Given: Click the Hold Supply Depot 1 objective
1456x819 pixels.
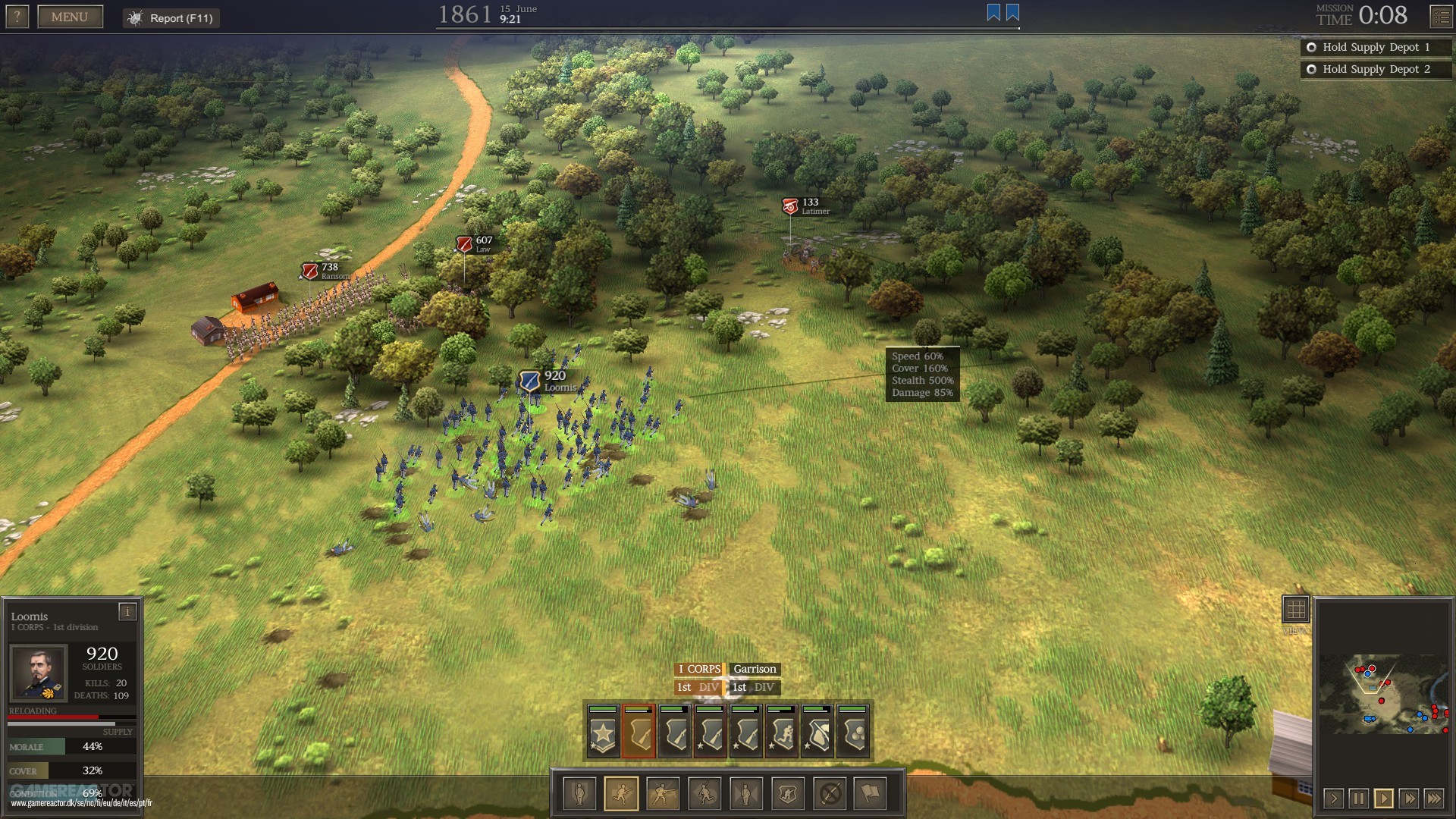Looking at the screenshot, I should pos(1375,47).
